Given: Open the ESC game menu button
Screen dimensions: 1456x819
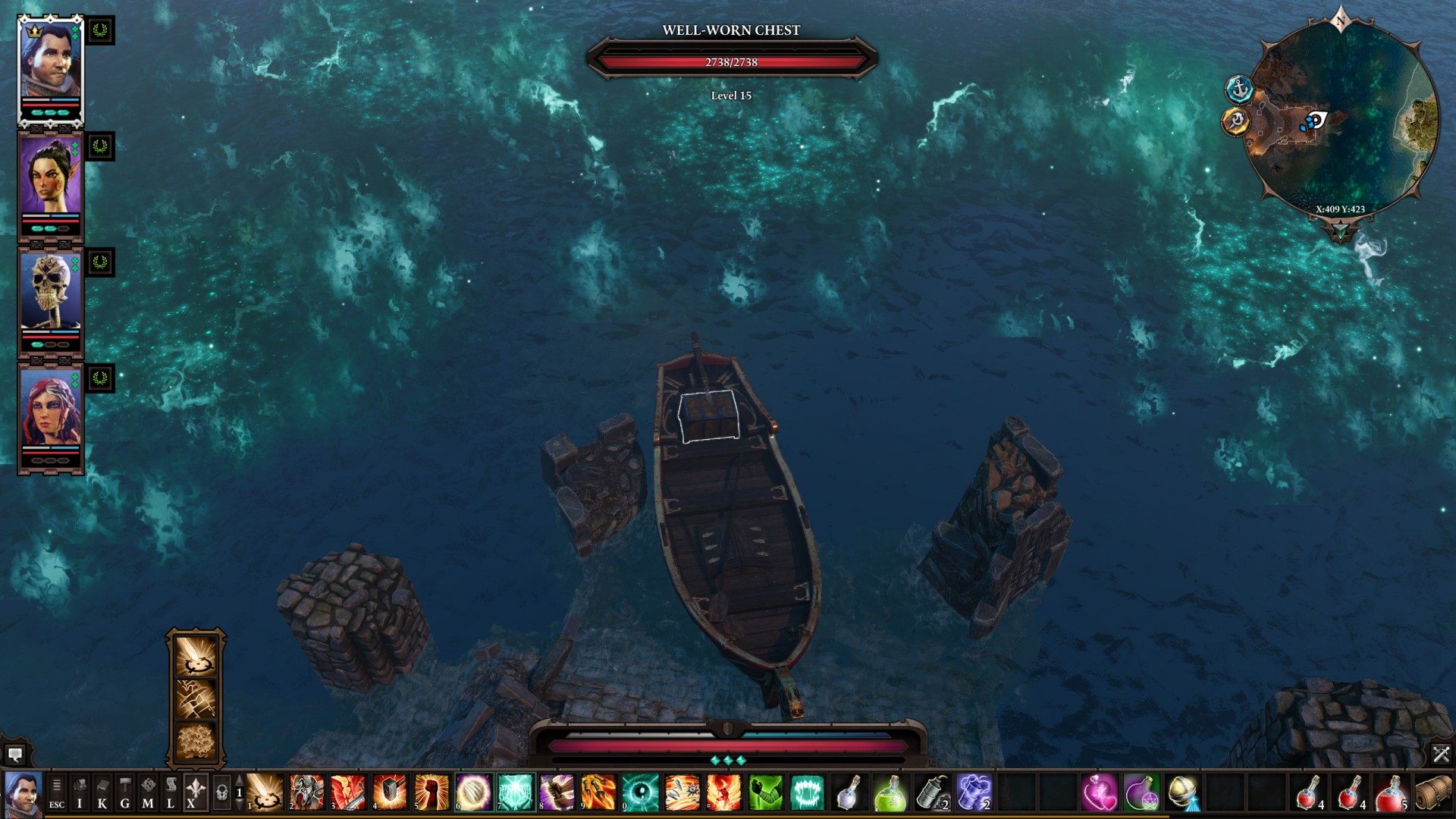Looking at the screenshot, I should [x=57, y=792].
